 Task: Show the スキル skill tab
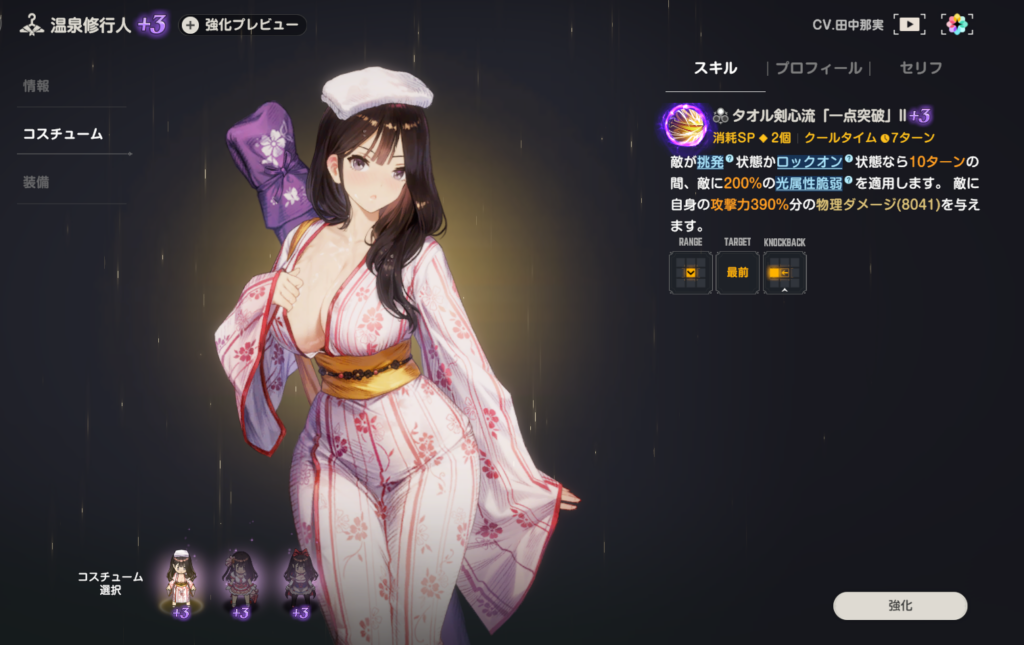click(715, 68)
